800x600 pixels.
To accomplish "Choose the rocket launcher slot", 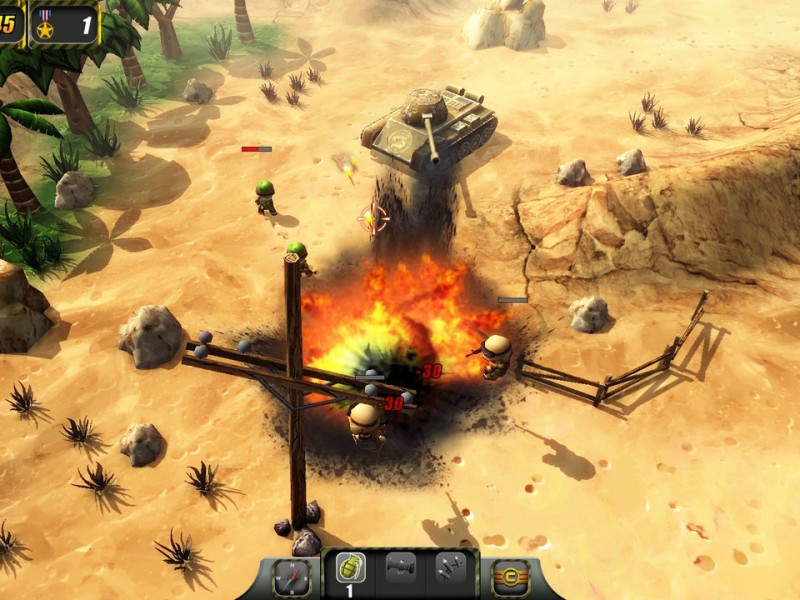I will pyautogui.click(x=400, y=569).
